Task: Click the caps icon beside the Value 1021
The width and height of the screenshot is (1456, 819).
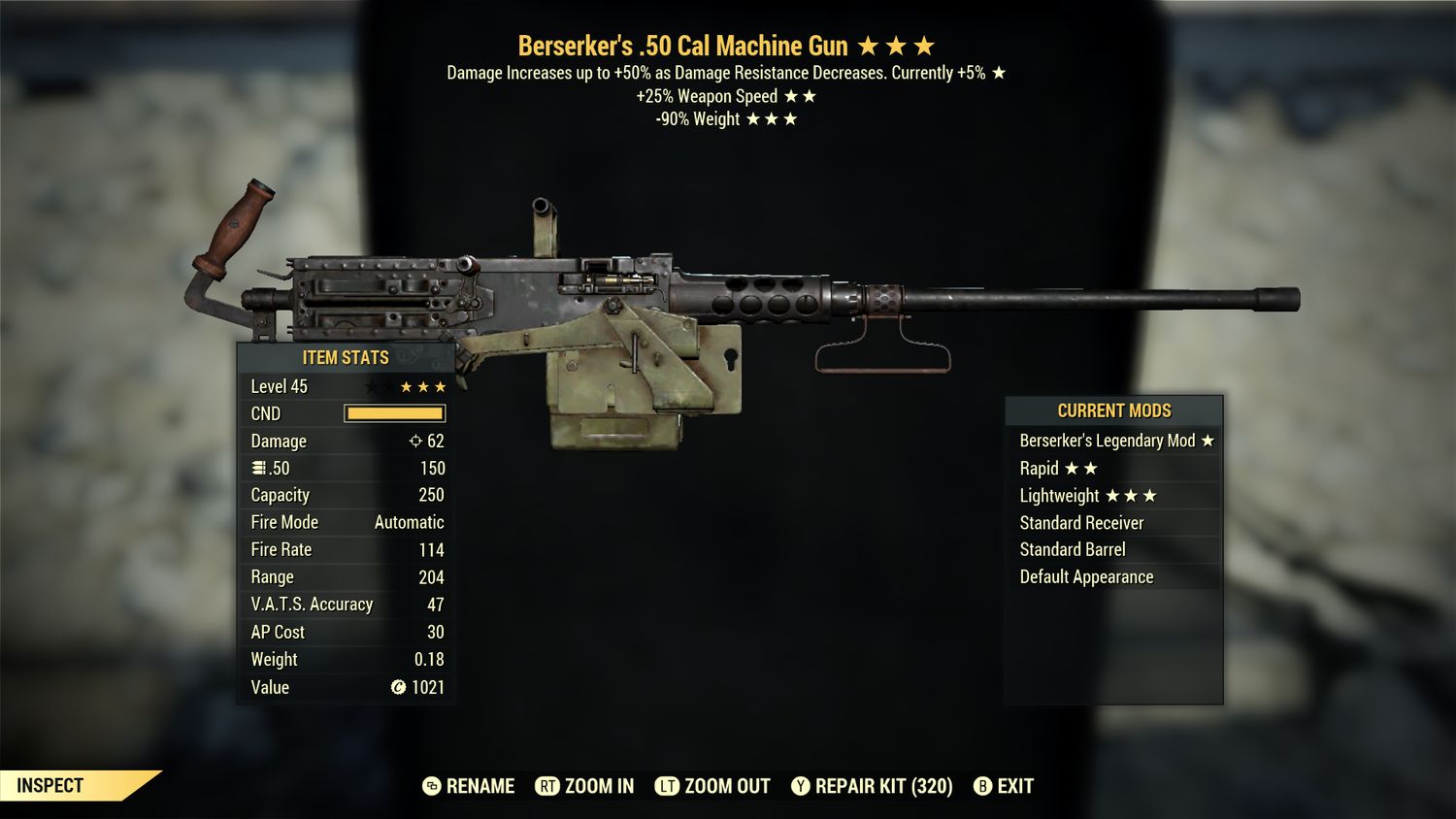Action: 399,688
